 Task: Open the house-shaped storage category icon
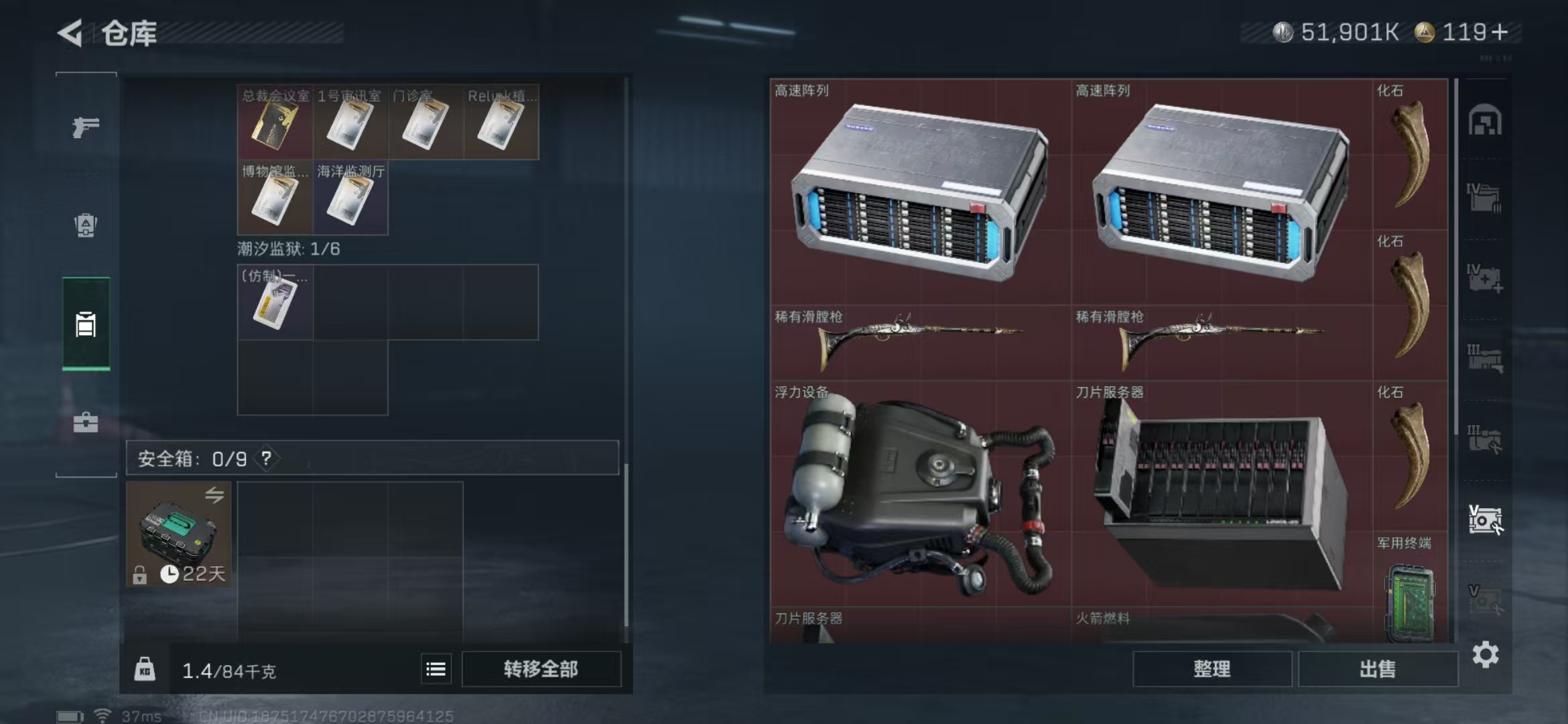(1485, 121)
